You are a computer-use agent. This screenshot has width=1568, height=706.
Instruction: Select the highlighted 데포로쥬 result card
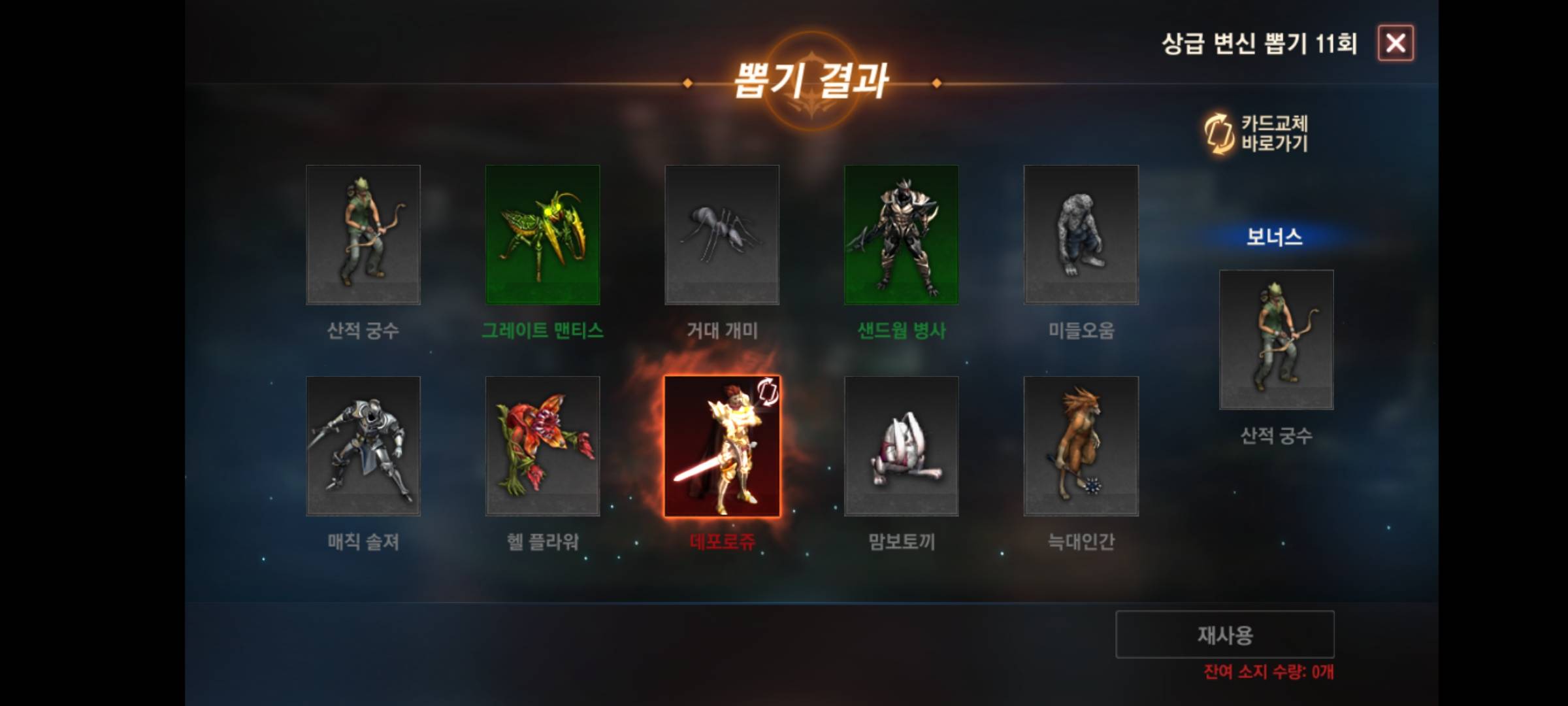pyautogui.click(x=723, y=446)
